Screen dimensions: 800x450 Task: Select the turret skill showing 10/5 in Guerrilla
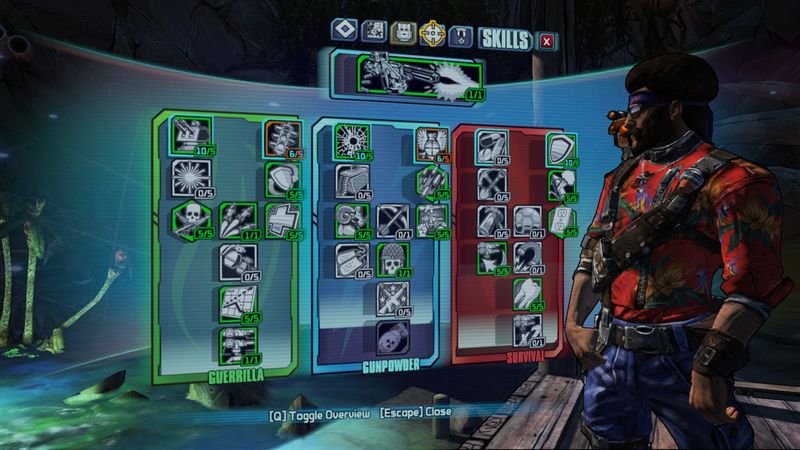(190, 135)
